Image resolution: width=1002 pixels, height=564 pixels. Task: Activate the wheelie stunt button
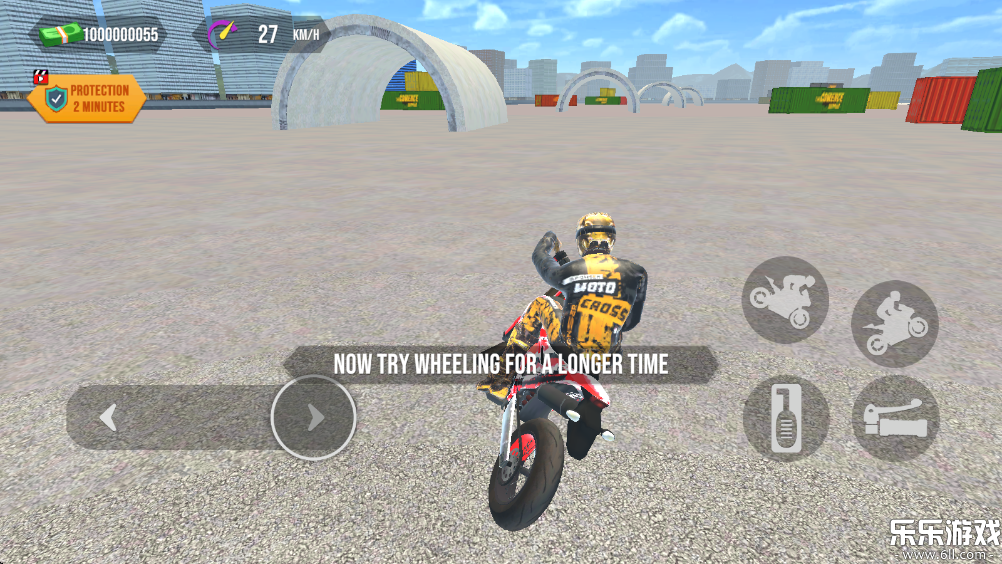tap(895, 323)
